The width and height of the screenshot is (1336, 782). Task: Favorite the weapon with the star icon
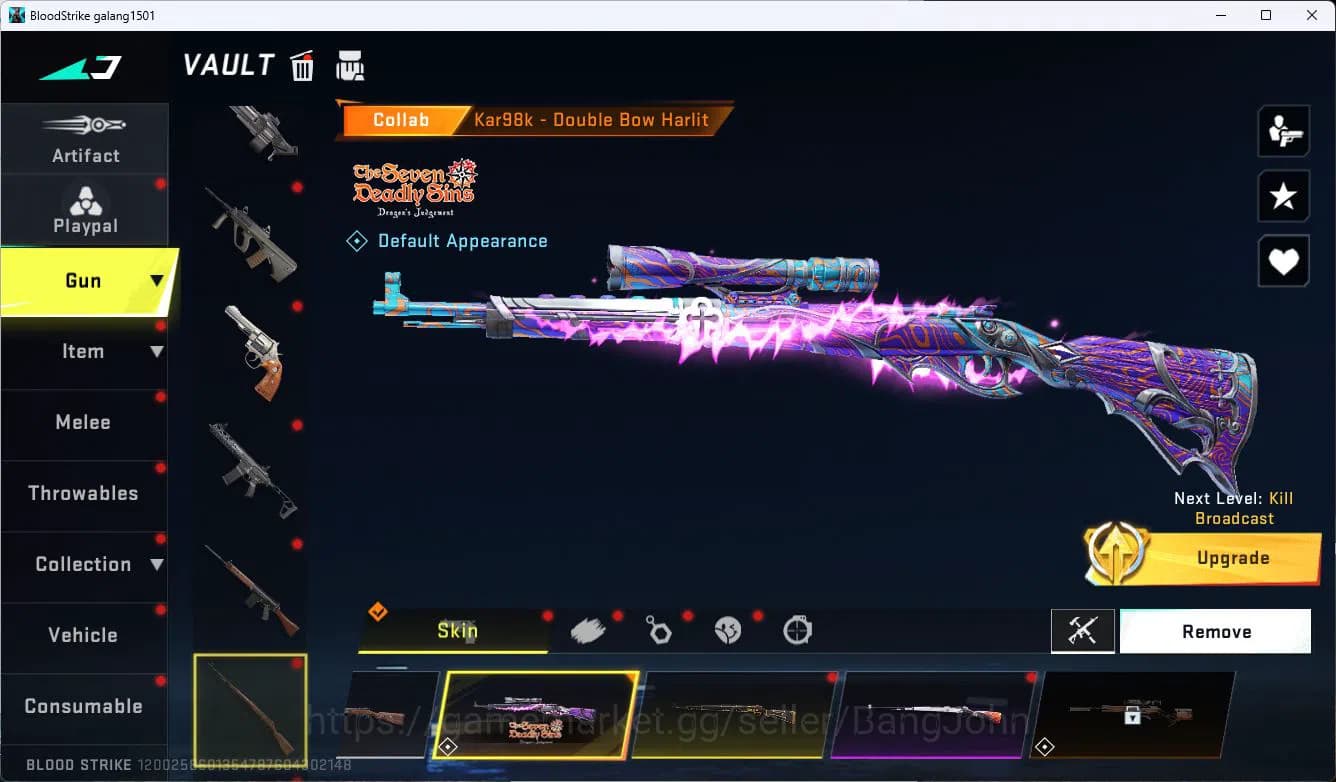[x=1283, y=196]
